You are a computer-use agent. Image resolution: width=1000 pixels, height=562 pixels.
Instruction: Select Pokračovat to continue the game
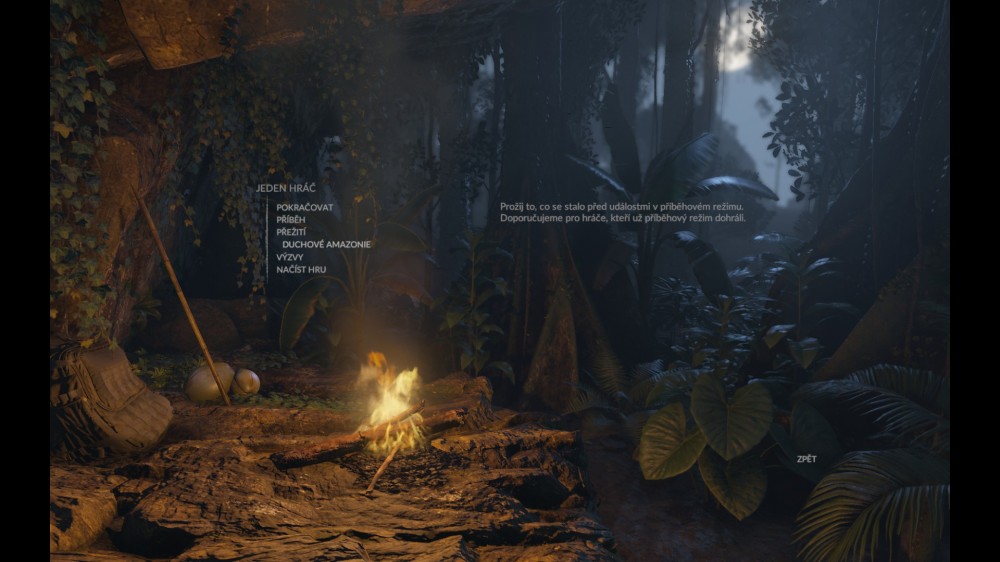[305, 208]
